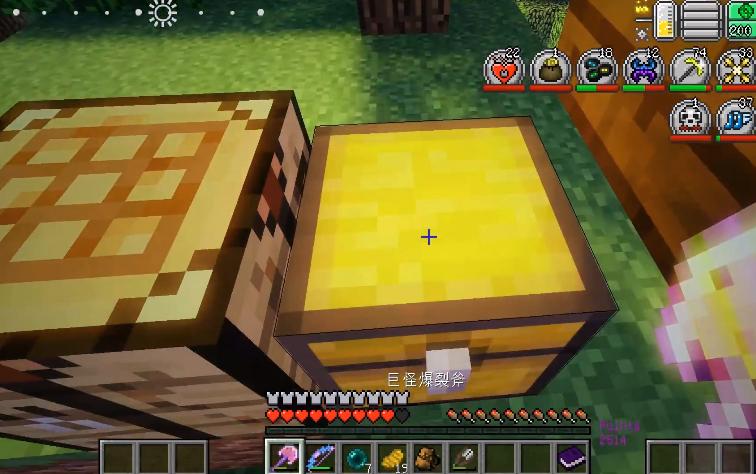Click the yellow-filled jar icon
756x474 pixels.
664,20
